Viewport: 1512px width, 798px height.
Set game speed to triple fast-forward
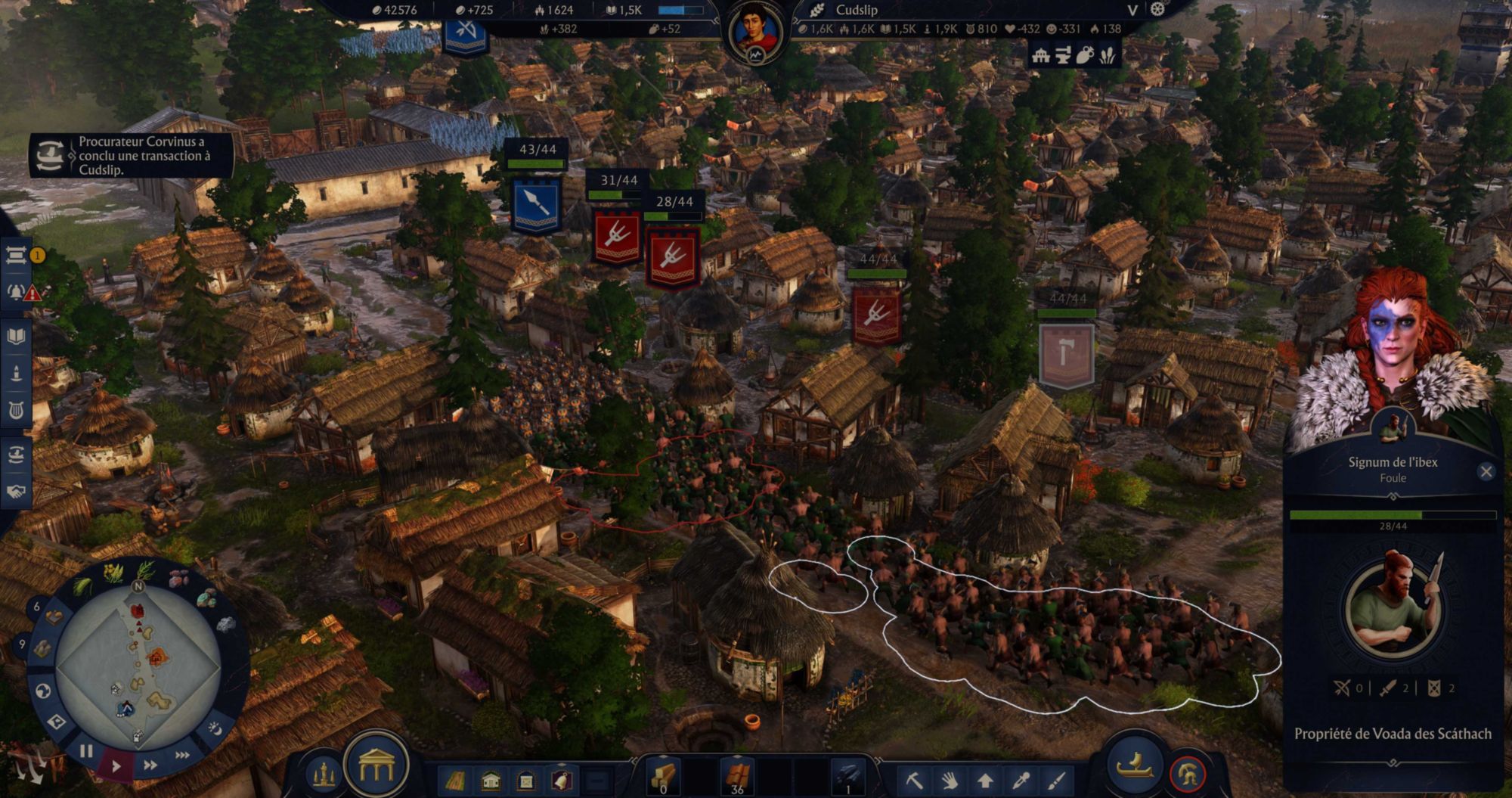182,755
